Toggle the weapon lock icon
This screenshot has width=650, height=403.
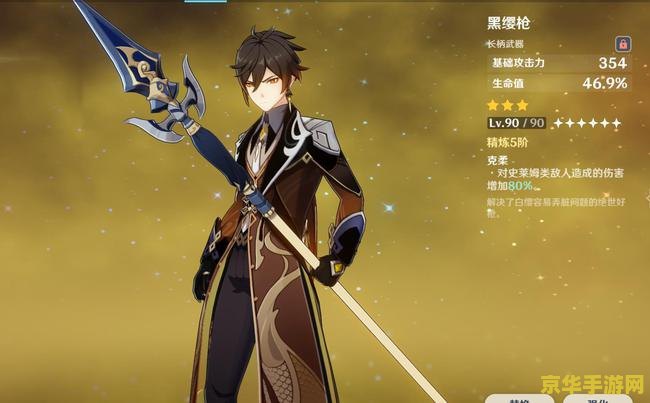[622, 44]
